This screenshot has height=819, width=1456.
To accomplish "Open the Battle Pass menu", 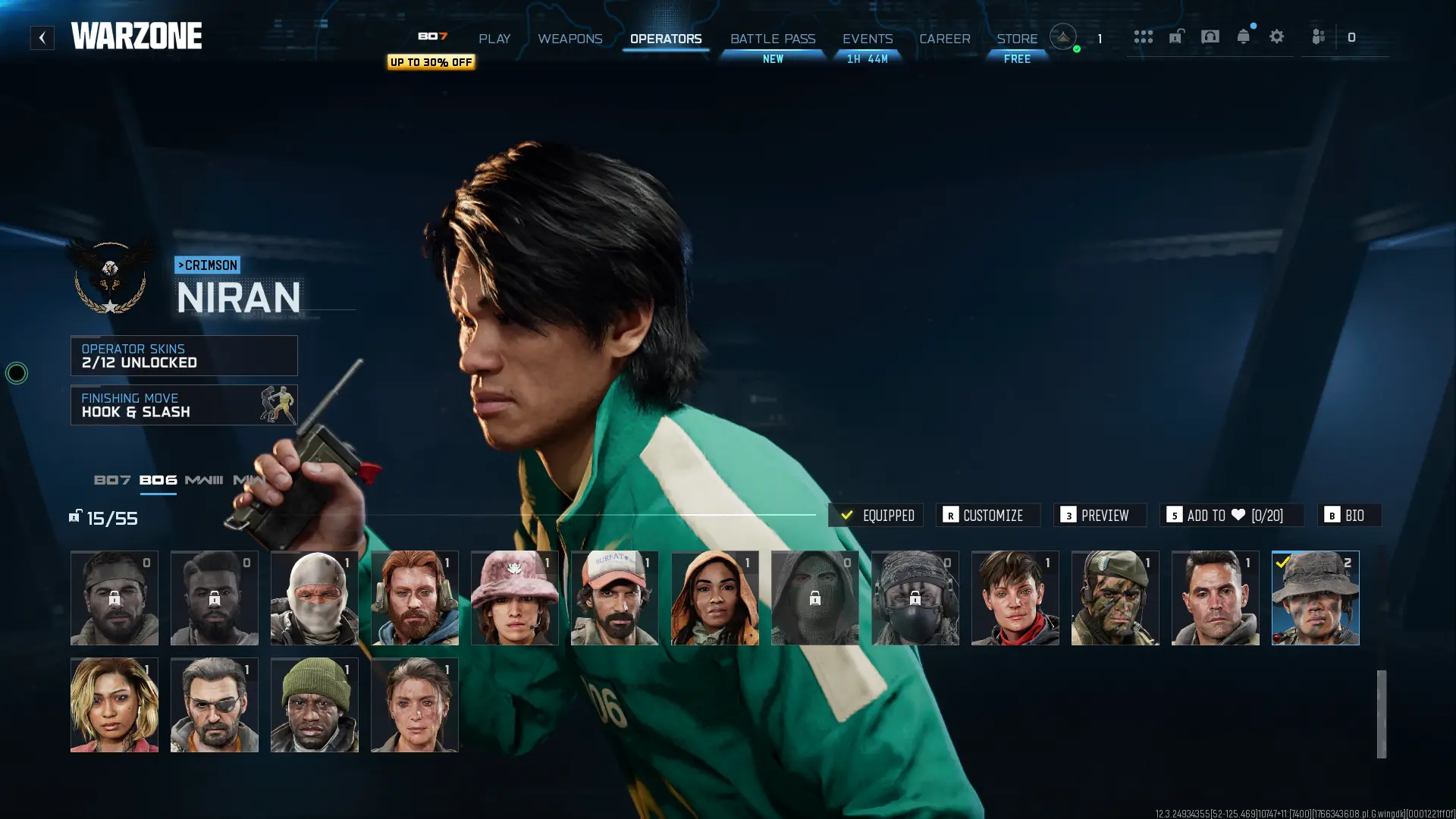I will pos(772,39).
